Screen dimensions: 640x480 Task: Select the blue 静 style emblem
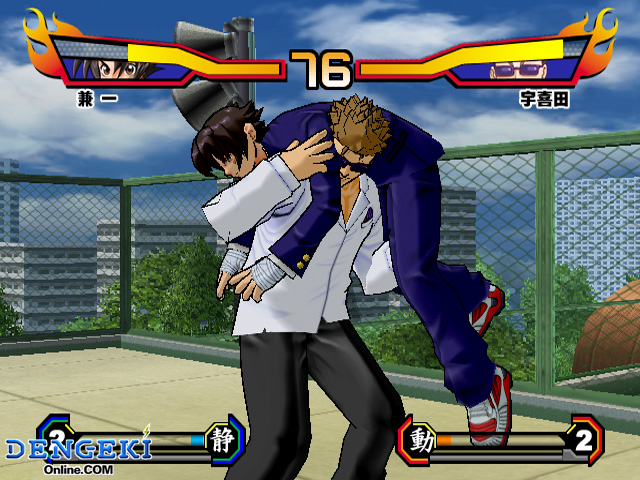coord(222,437)
